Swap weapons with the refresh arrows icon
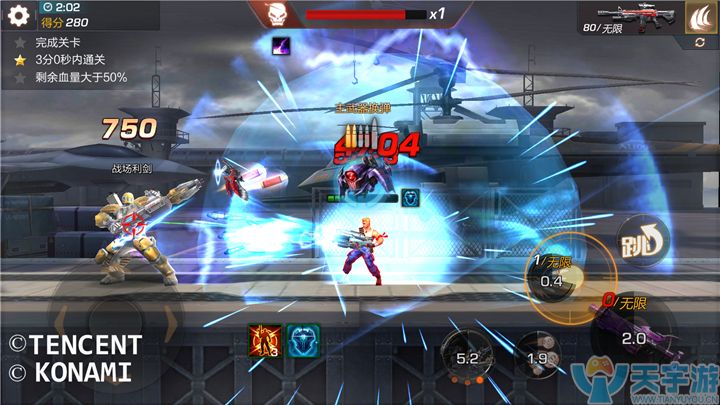Screen dimensions: 720x405 pos(699,43)
